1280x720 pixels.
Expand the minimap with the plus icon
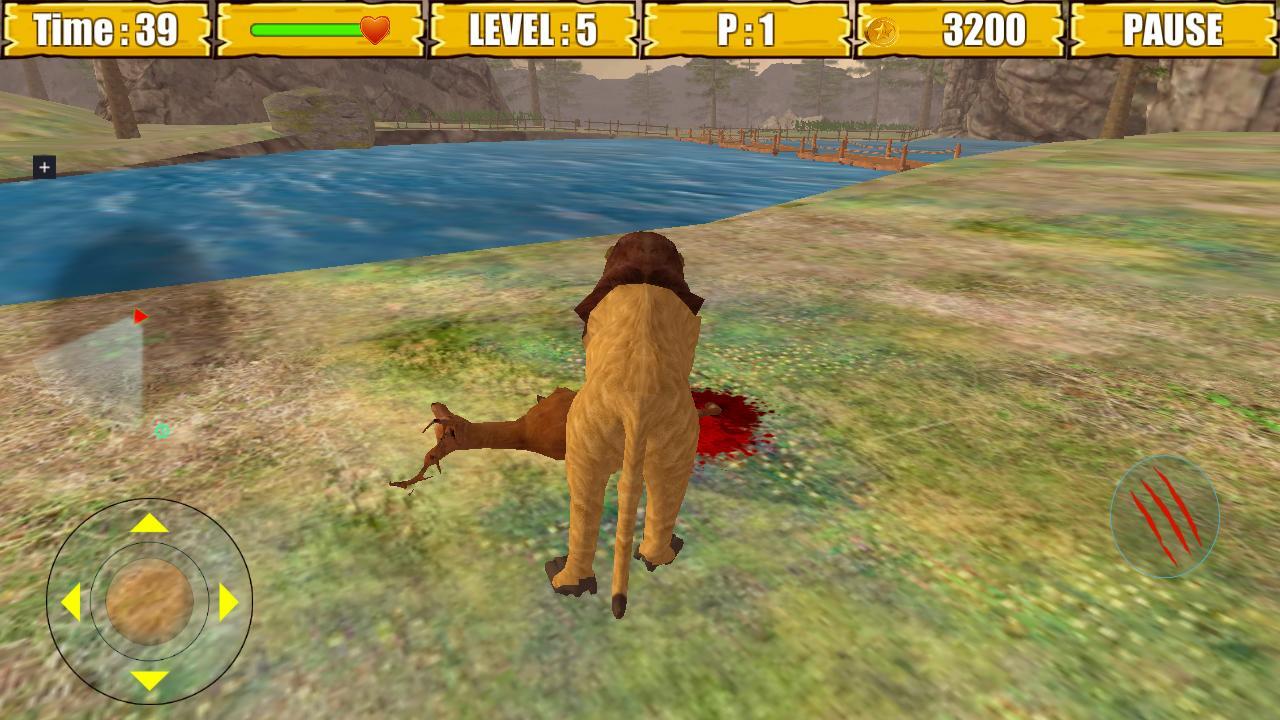[42, 167]
